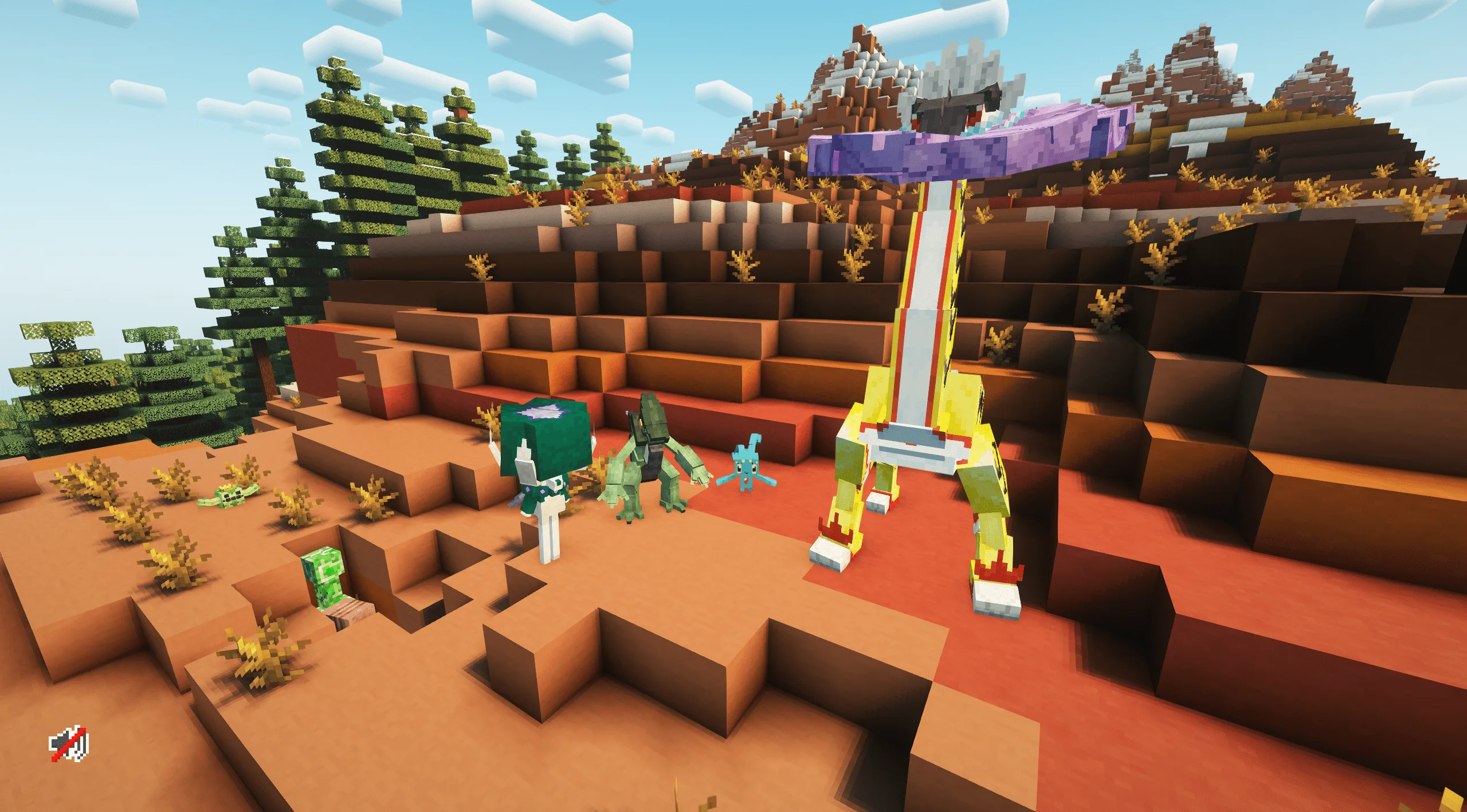The height and width of the screenshot is (812, 1467).
Task: Click the muted speaker voice chat icon
Action: click(69, 745)
